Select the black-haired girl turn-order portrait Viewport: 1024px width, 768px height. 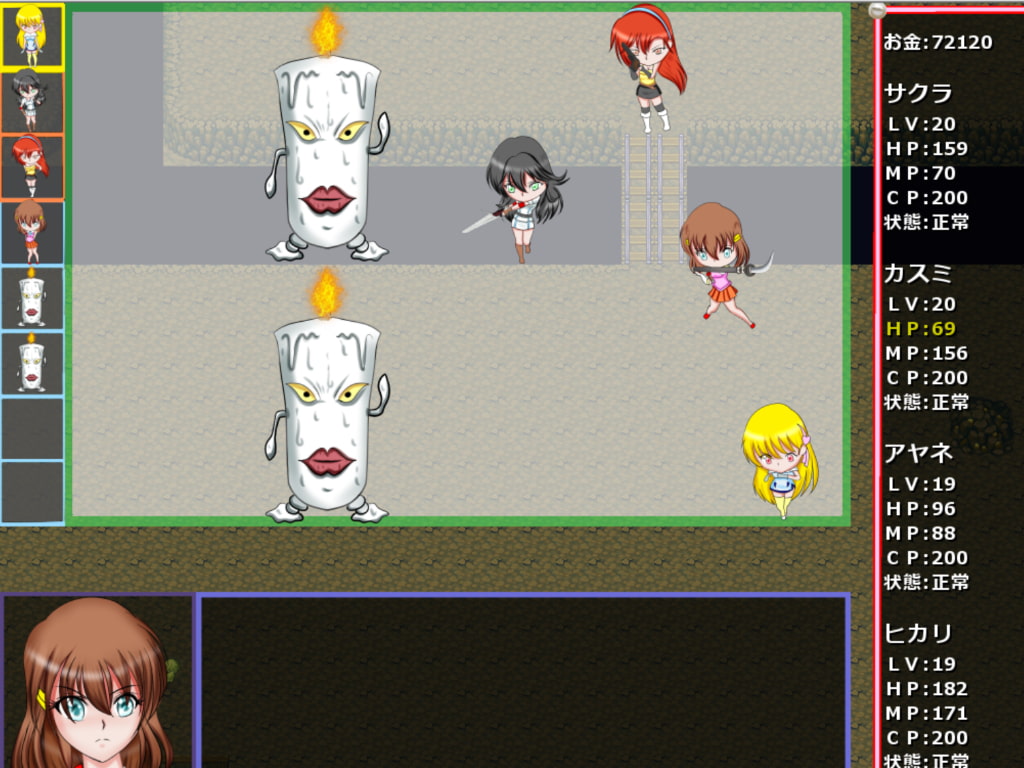(31, 101)
